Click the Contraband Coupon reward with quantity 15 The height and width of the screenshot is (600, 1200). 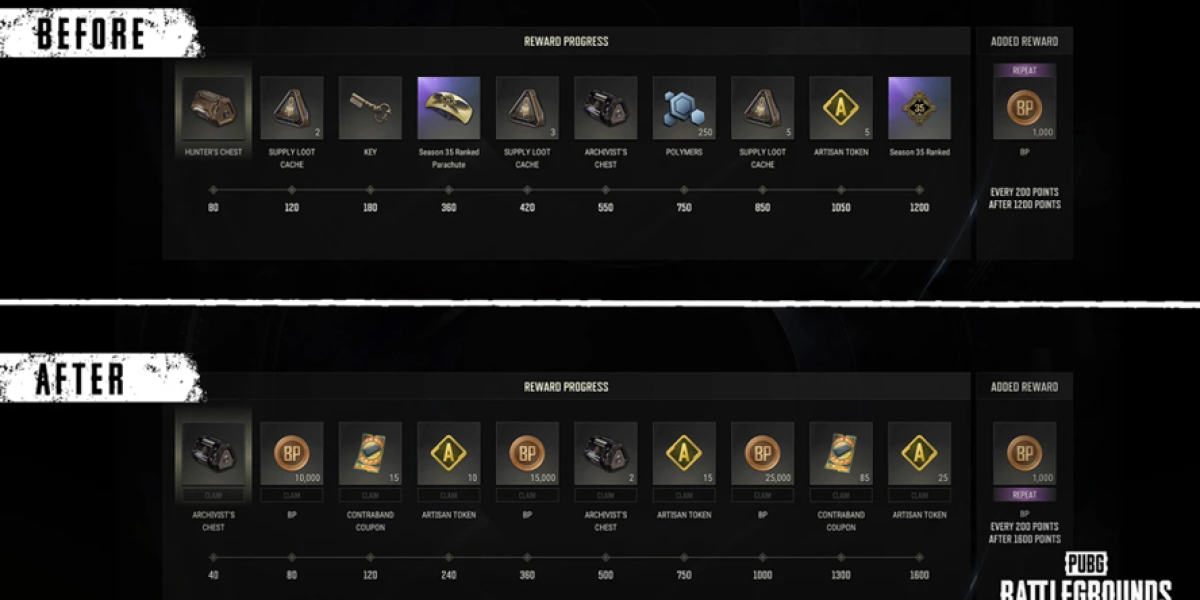[370, 453]
